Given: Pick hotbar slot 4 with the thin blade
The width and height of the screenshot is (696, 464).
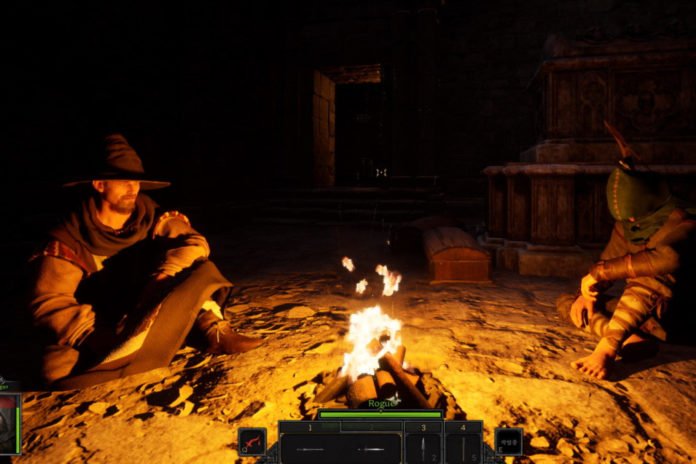Looking at the screenshot, I should (x=463, y=446).
